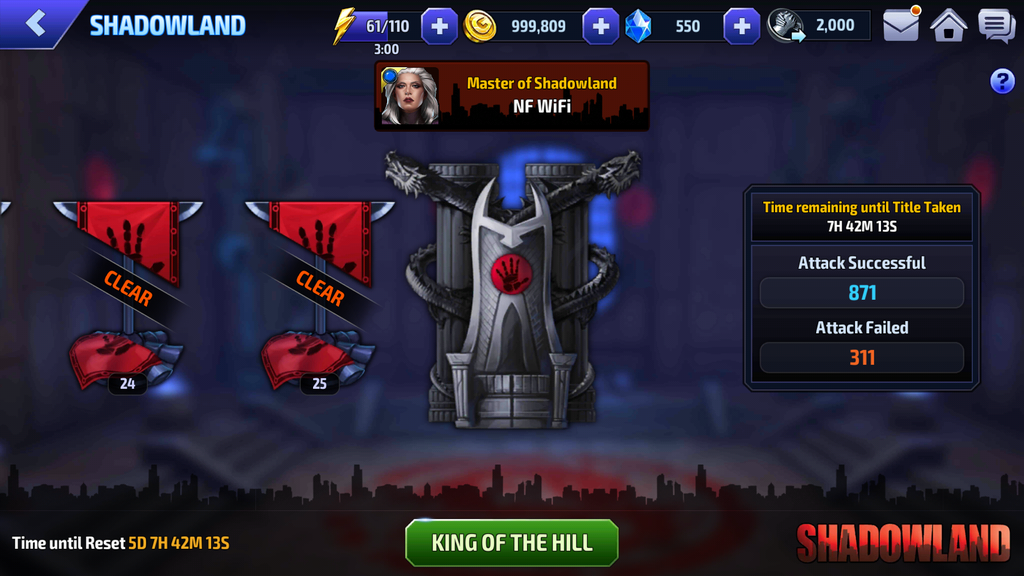Open the chat speech bubbles
This screenshot has width=1024, height=576.
point(996,25)
